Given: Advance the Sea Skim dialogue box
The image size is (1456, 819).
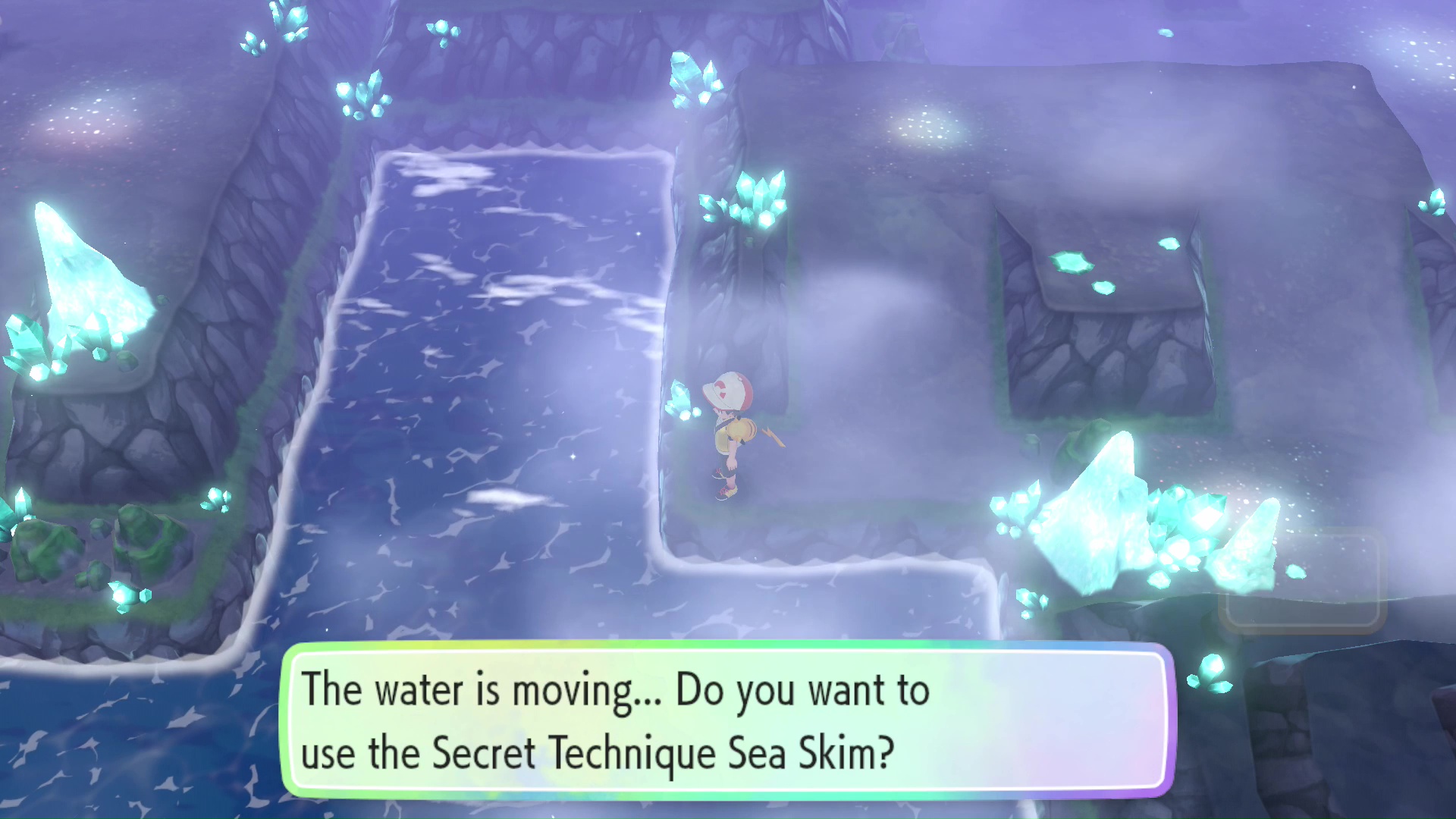Looking at the screenshot, I should coord(726,720).
